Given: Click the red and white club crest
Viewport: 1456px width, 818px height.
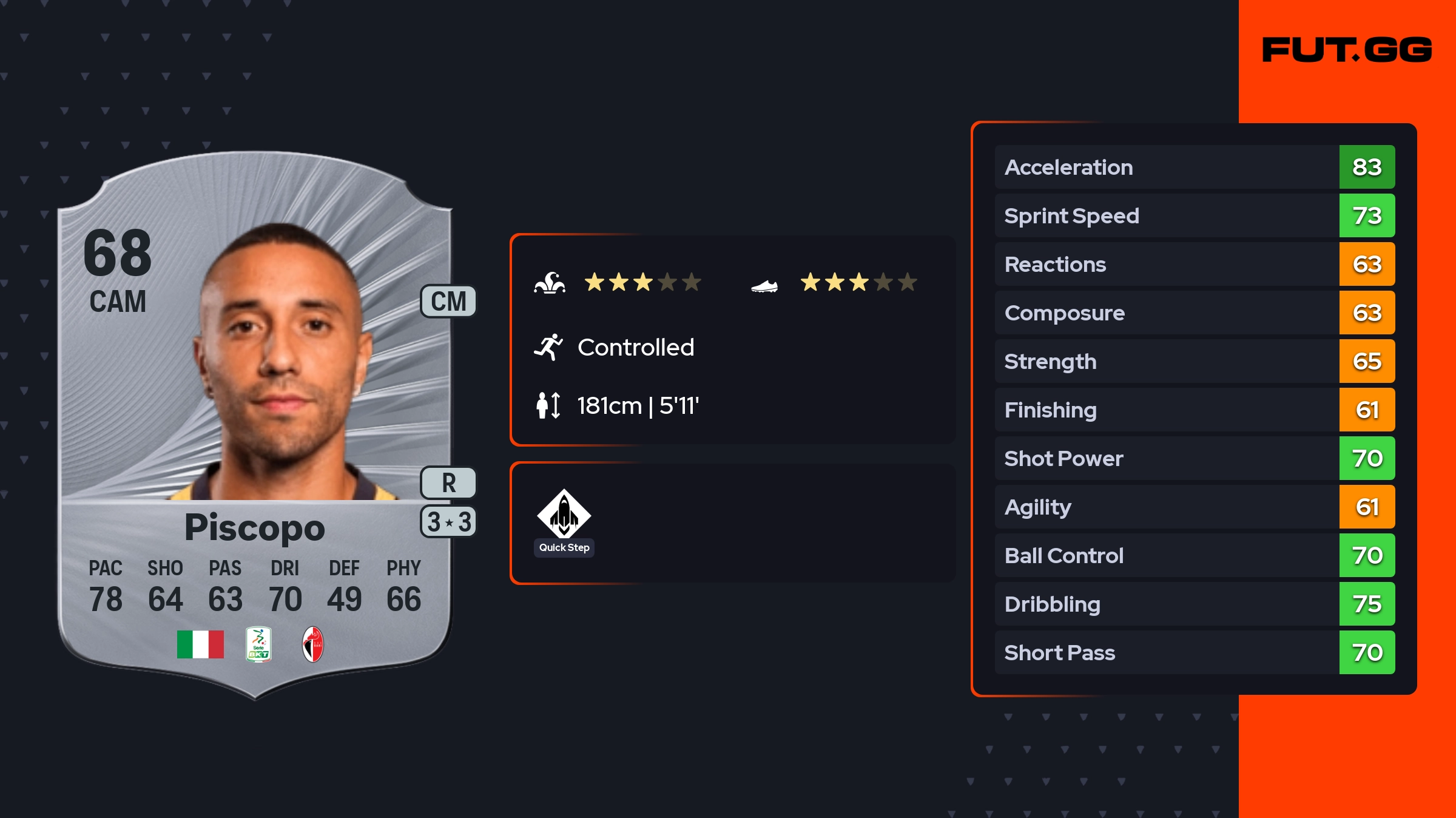Looking at the screenshot, I should coord(313,644).
